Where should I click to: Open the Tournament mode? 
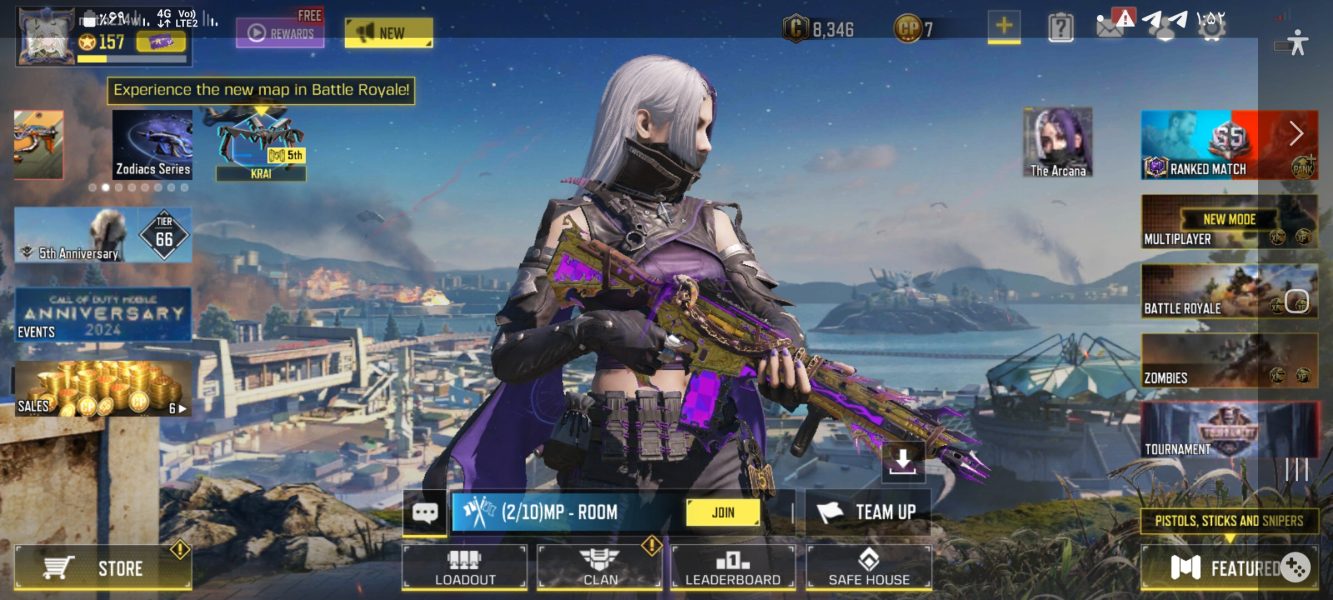[x=1229, y=430]
